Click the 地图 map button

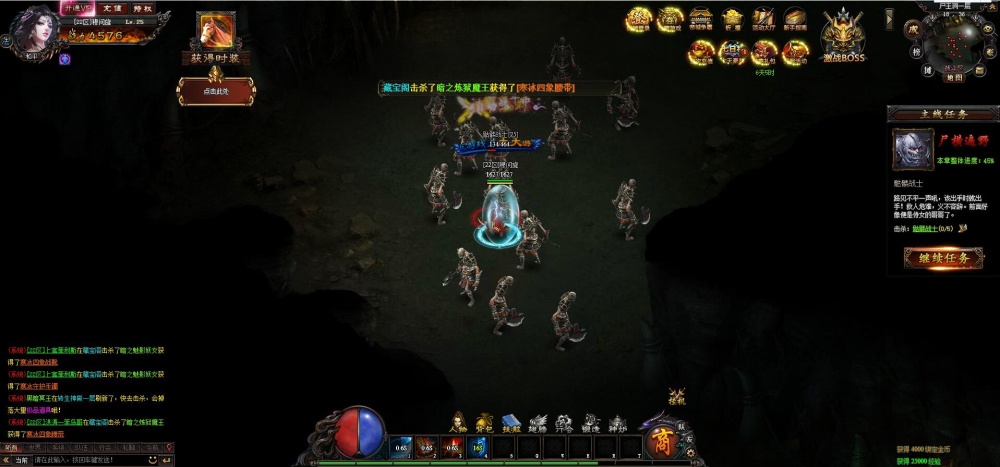point(954,76)
